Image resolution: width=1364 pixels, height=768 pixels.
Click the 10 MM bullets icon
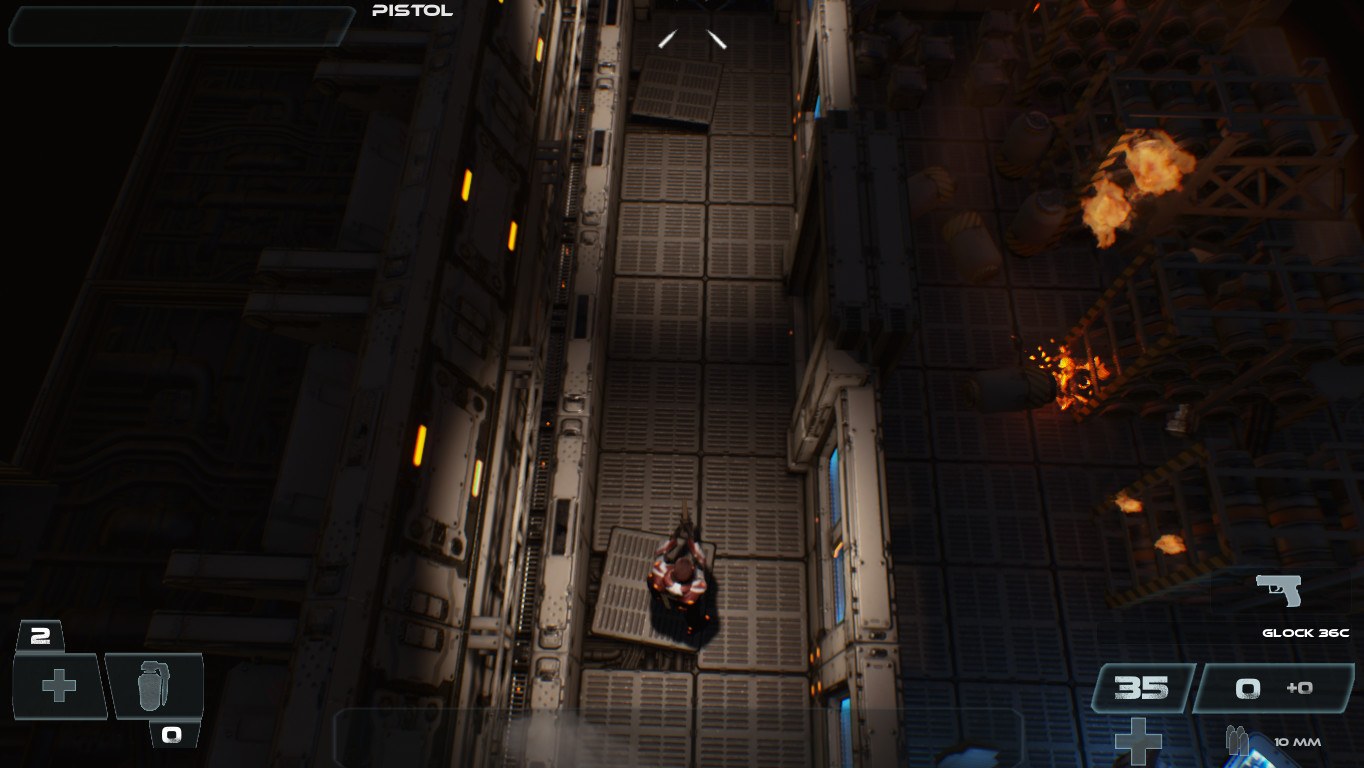tap(1238, 741)
